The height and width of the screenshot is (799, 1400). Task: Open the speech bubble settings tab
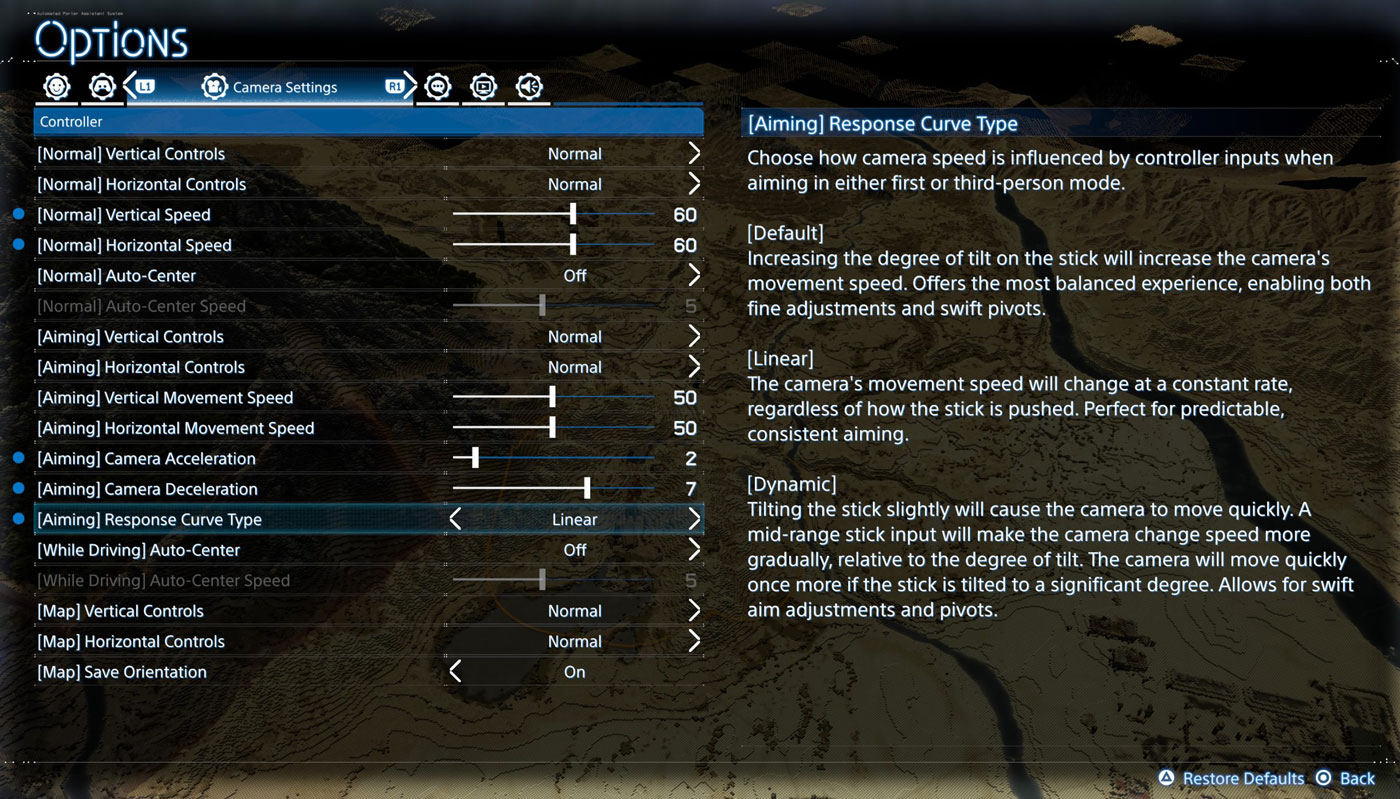[x=438, y=87]
